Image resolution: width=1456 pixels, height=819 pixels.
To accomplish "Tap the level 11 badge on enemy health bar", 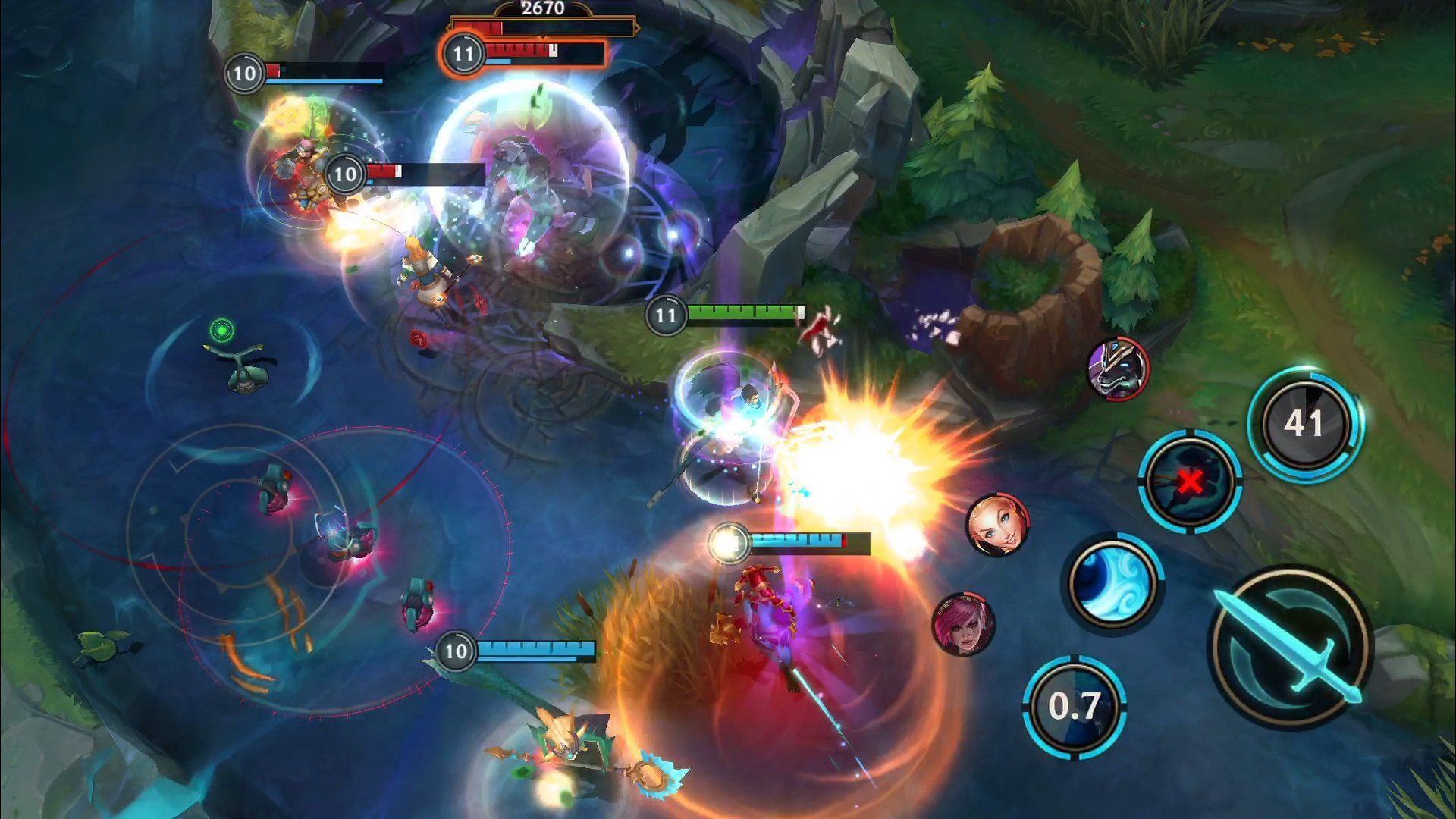I will tap(465, 53).
